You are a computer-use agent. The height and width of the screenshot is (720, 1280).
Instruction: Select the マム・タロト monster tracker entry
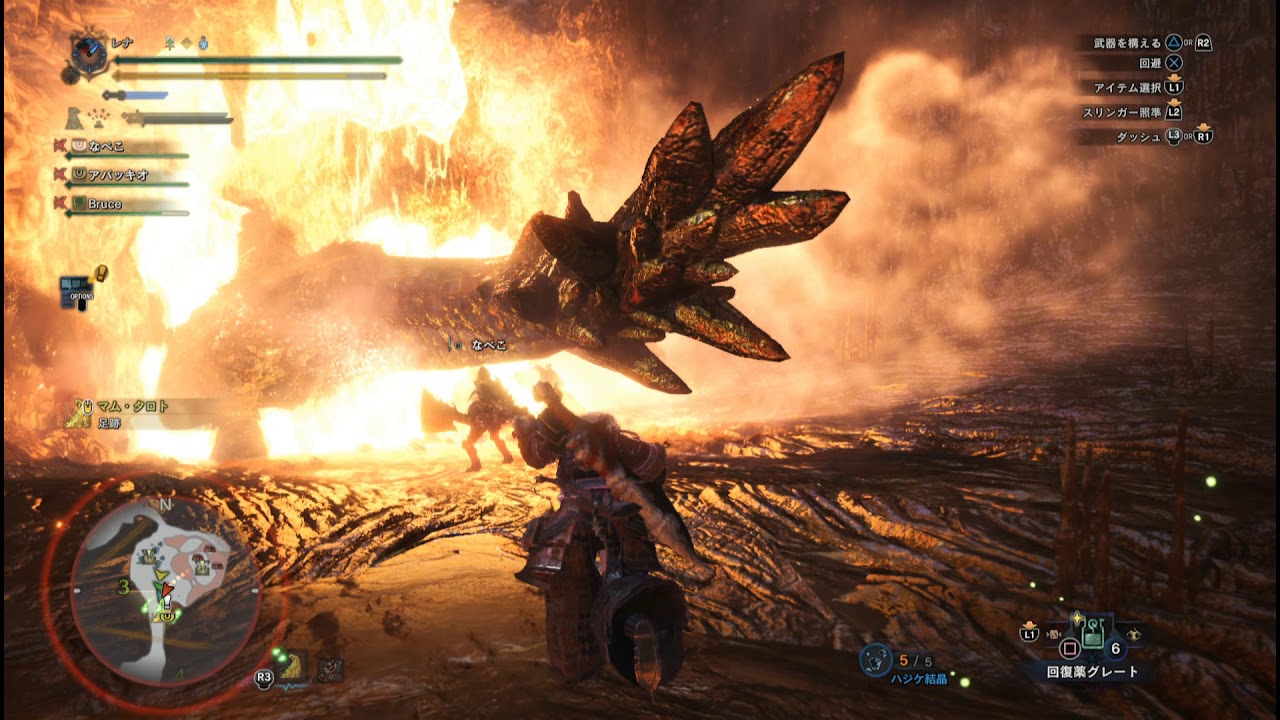(x=132, y=407)
